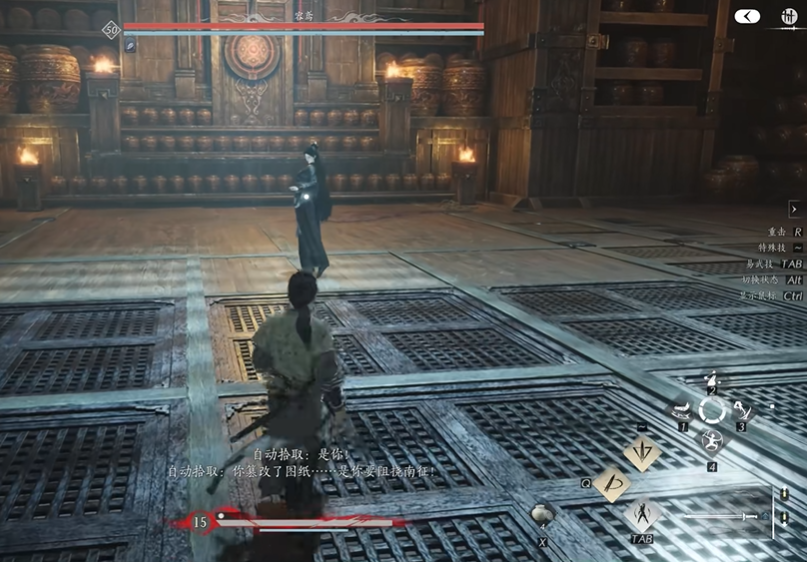Select quick slot 3 icon
This screenshot has width=807, height=562.
point(741,409)
